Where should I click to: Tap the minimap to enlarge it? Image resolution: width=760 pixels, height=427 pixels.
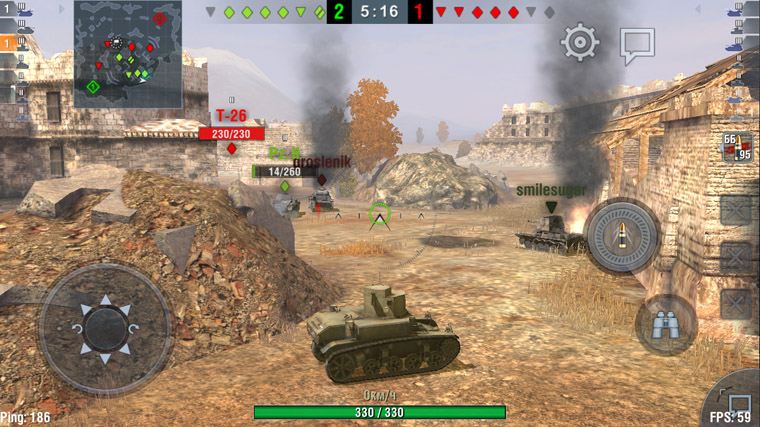[x=128, y=54]
